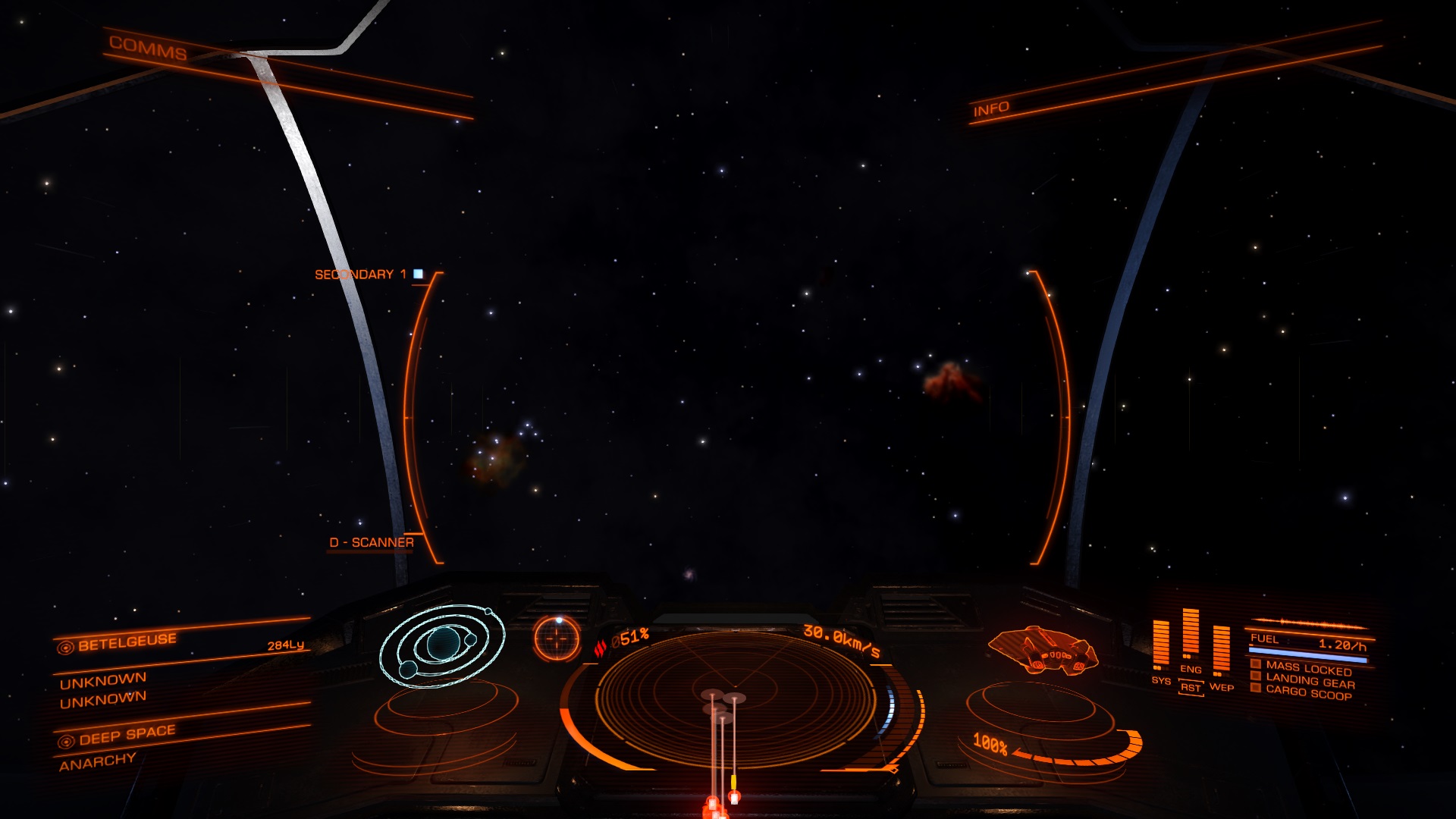Select the SYS power bar

(1161, 645)
